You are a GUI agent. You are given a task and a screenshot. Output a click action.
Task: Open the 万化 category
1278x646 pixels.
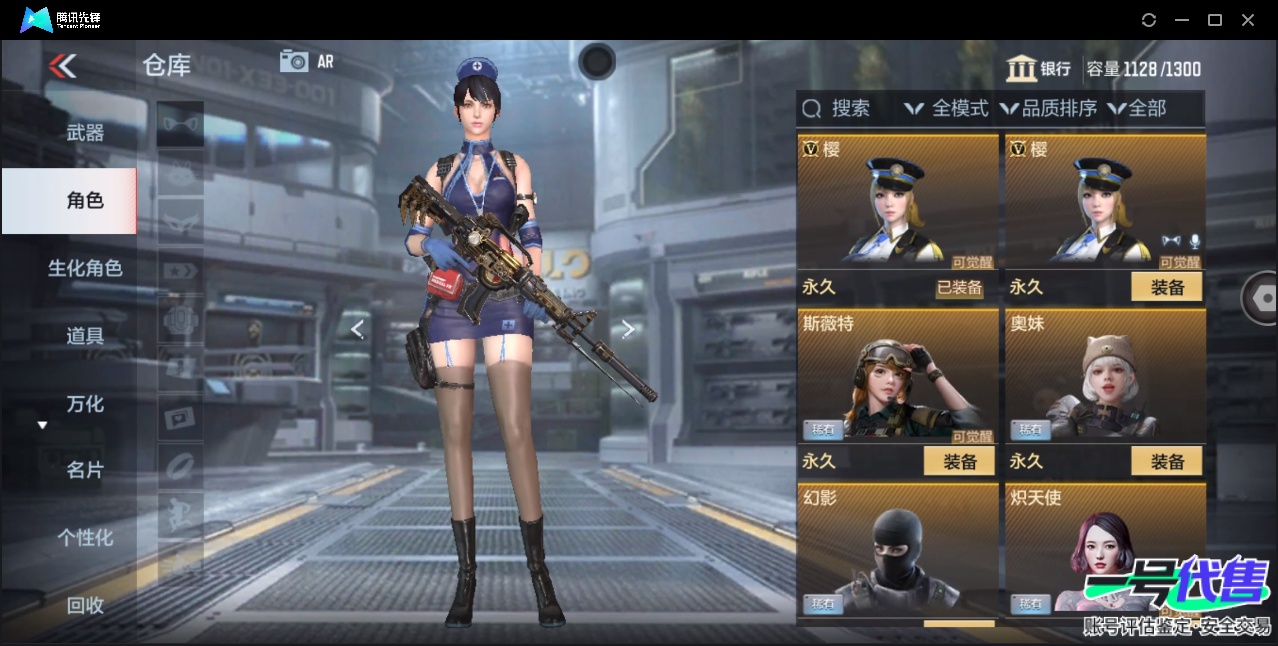[85, 404]
